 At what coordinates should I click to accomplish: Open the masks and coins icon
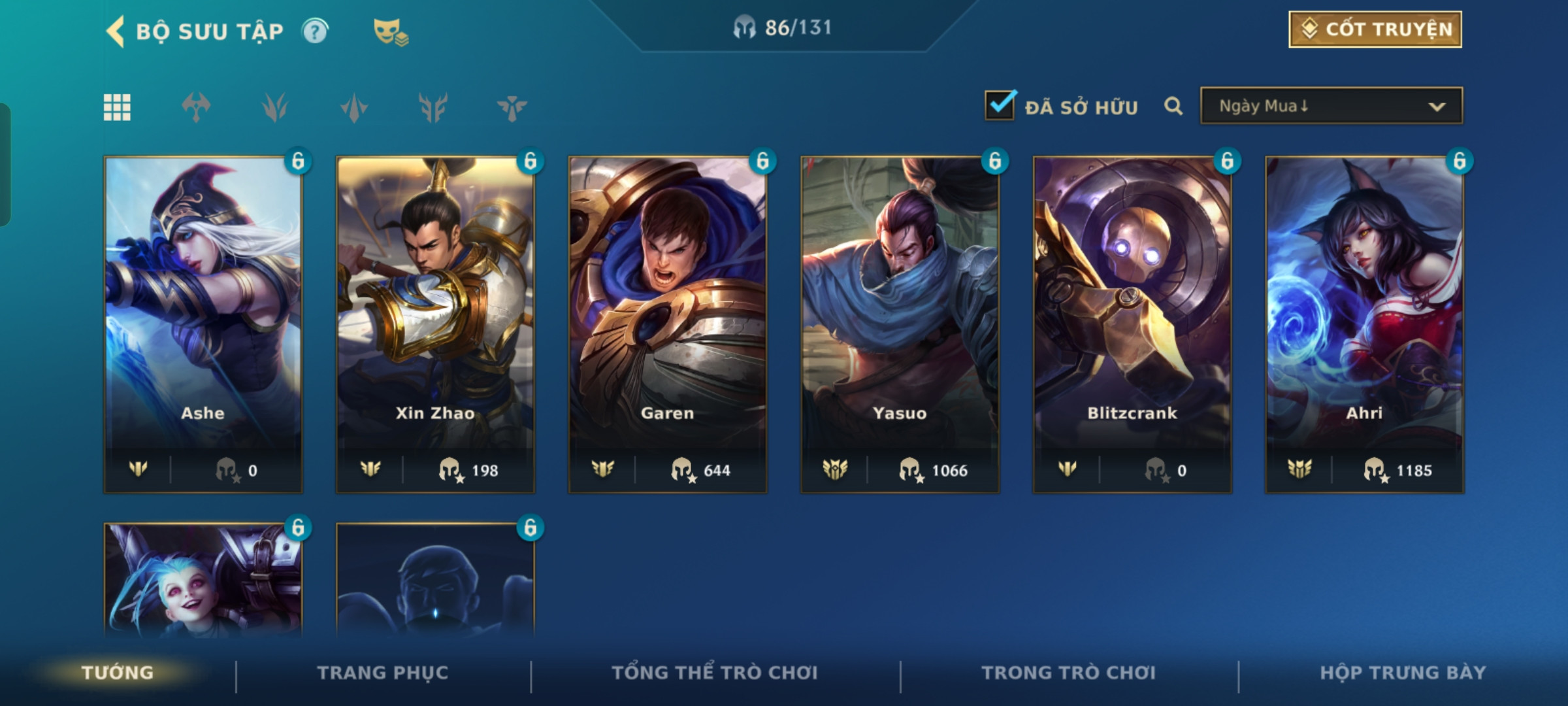point(390,31)
